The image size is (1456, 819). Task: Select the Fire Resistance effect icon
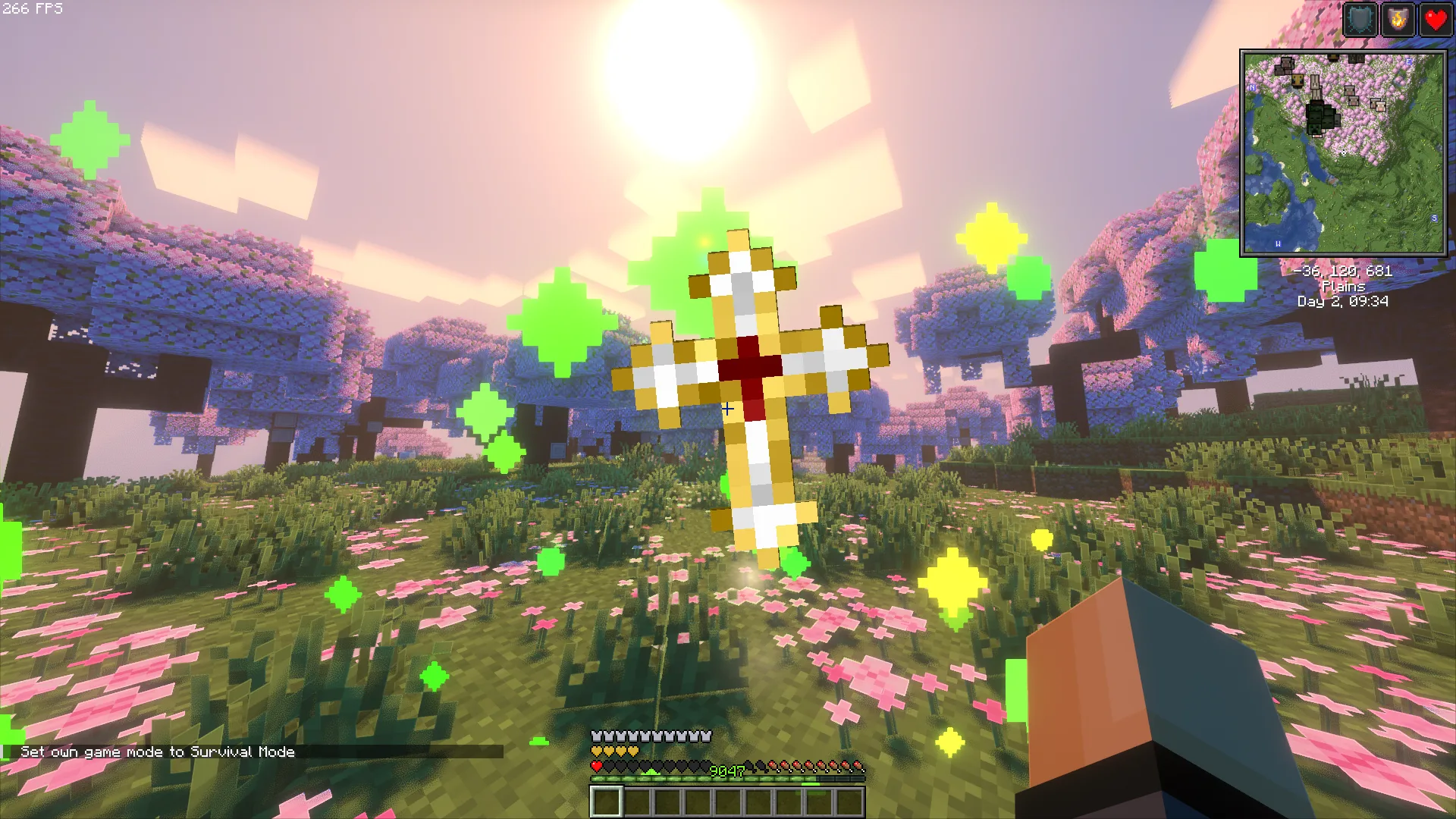pyautogui.click(x=1397, y=20)
